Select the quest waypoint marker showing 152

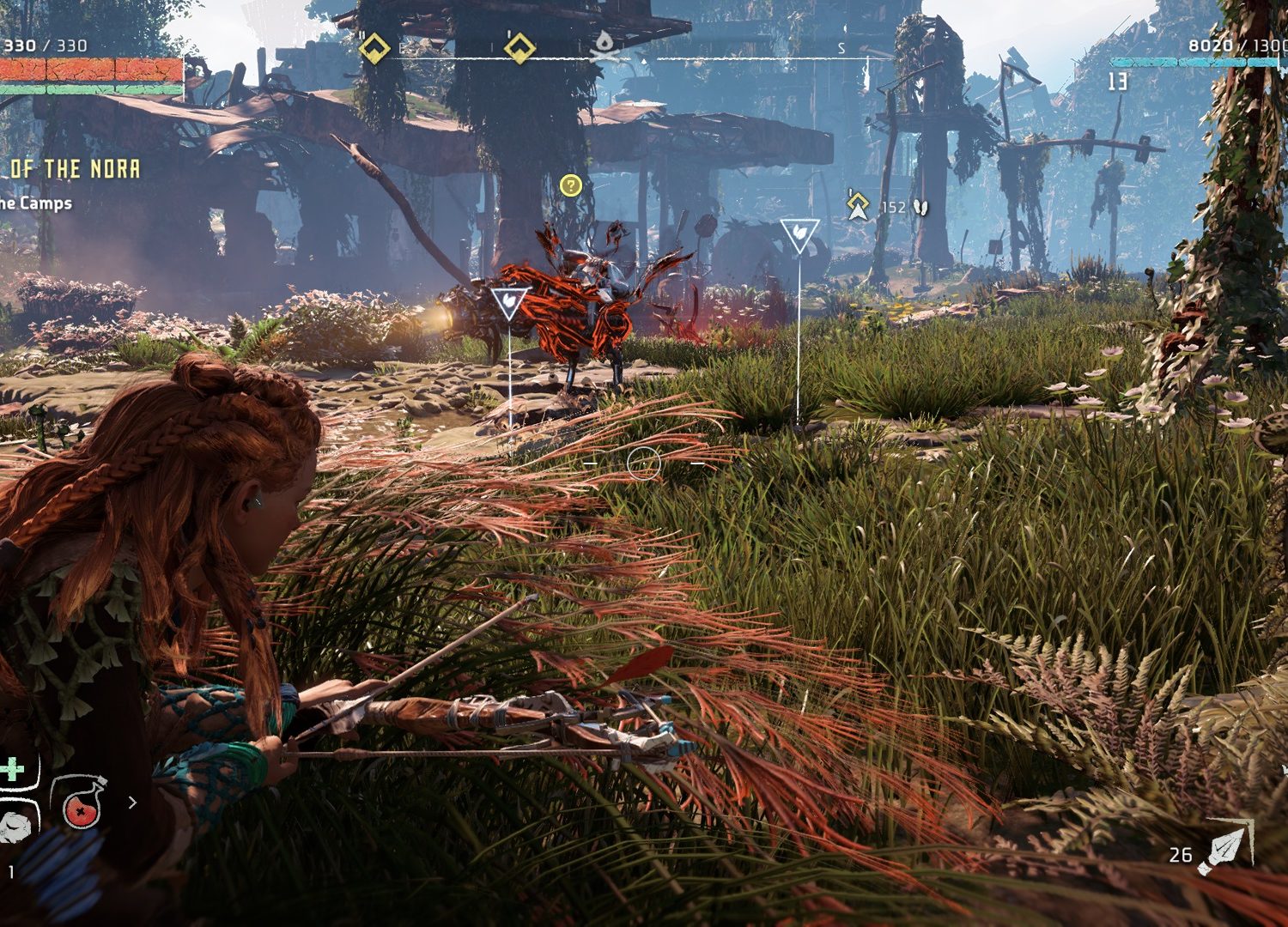(857, 206)
